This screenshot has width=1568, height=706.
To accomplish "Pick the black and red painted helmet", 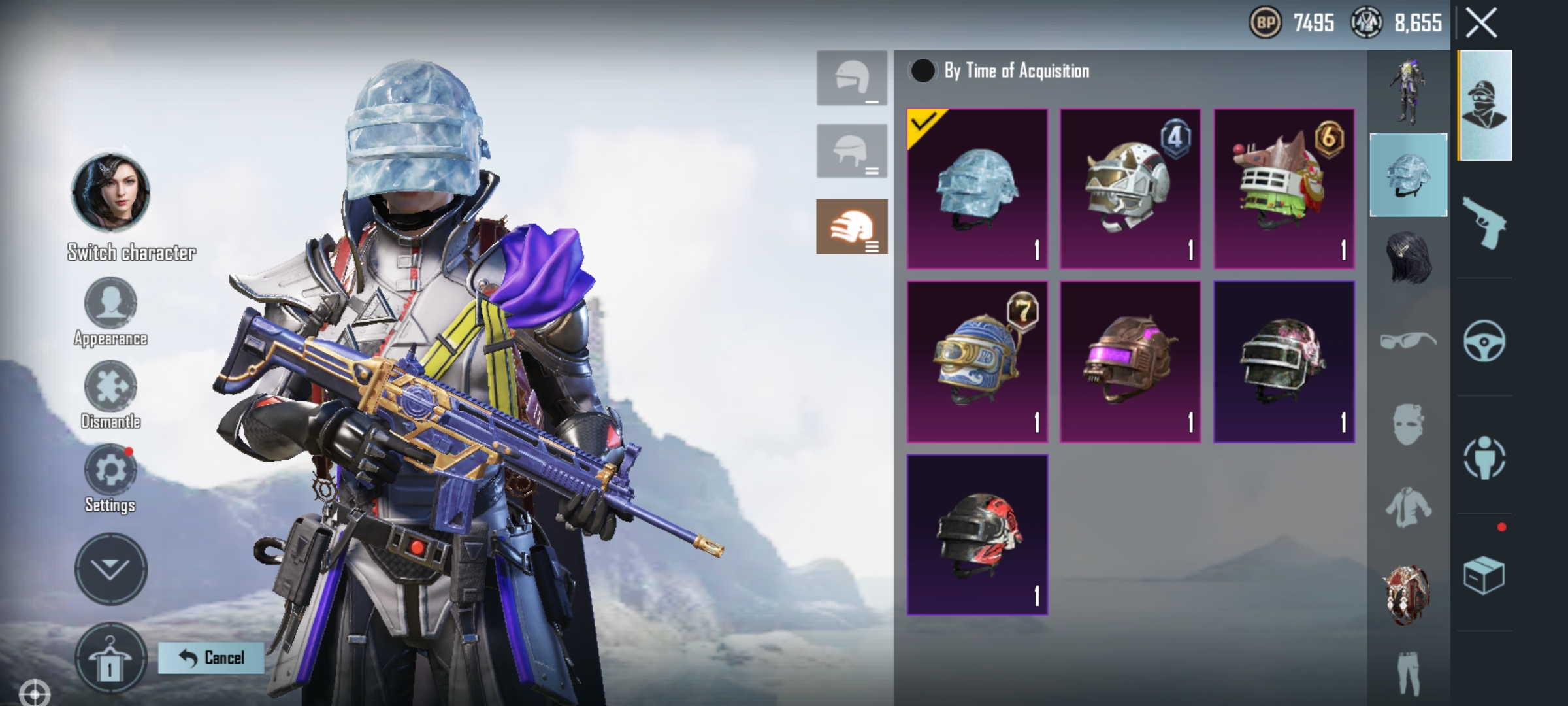I will [x=977, y=534].
